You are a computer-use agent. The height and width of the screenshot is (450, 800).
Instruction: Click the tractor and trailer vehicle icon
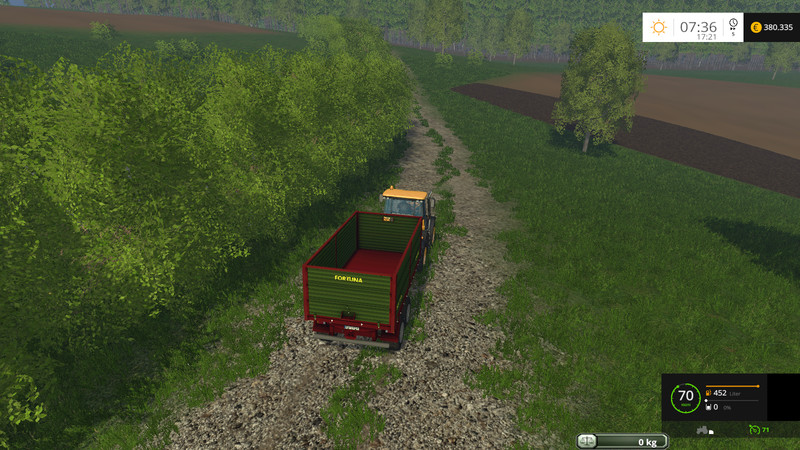(706, 430)
